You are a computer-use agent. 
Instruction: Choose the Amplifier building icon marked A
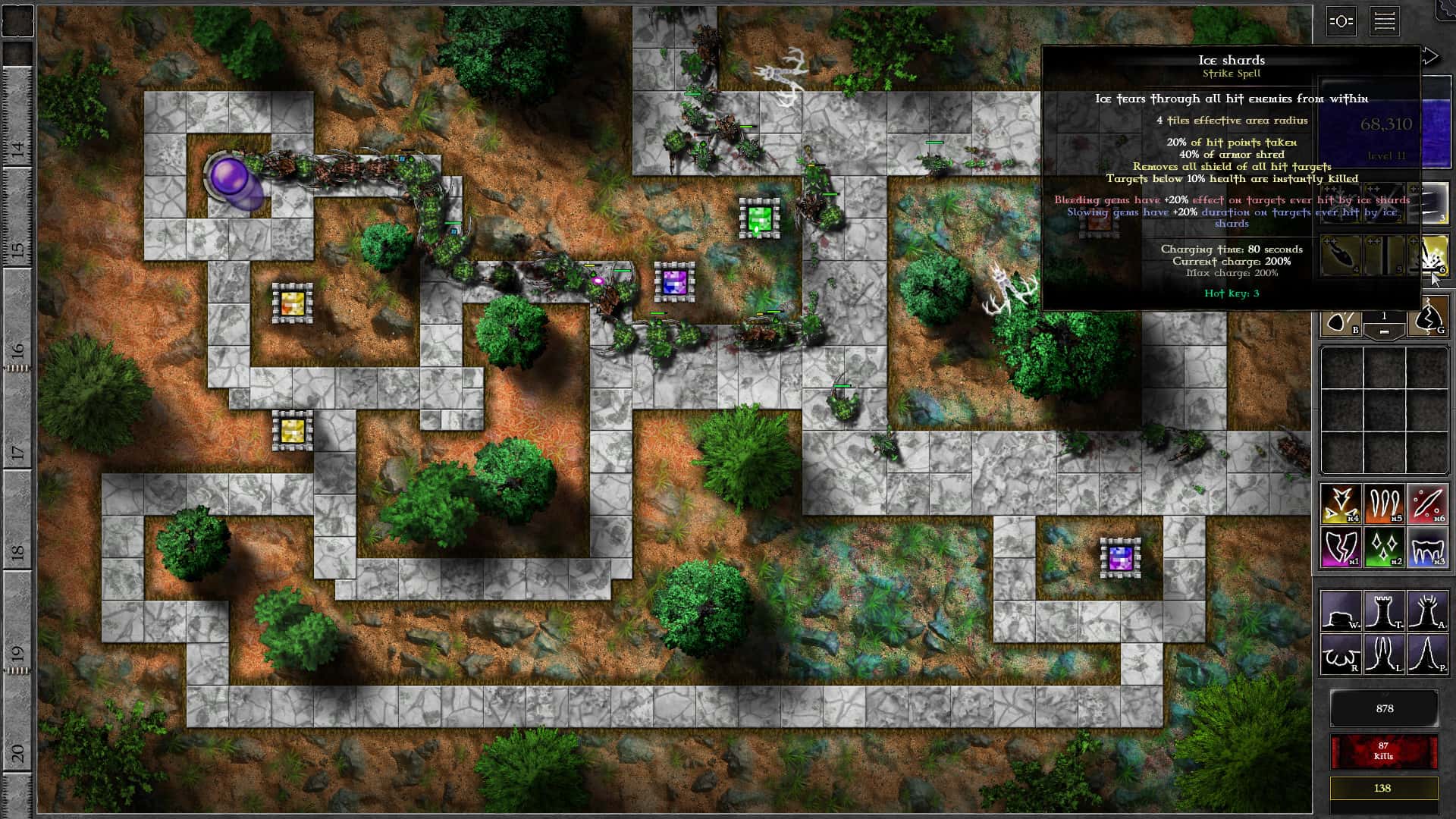1429,610
